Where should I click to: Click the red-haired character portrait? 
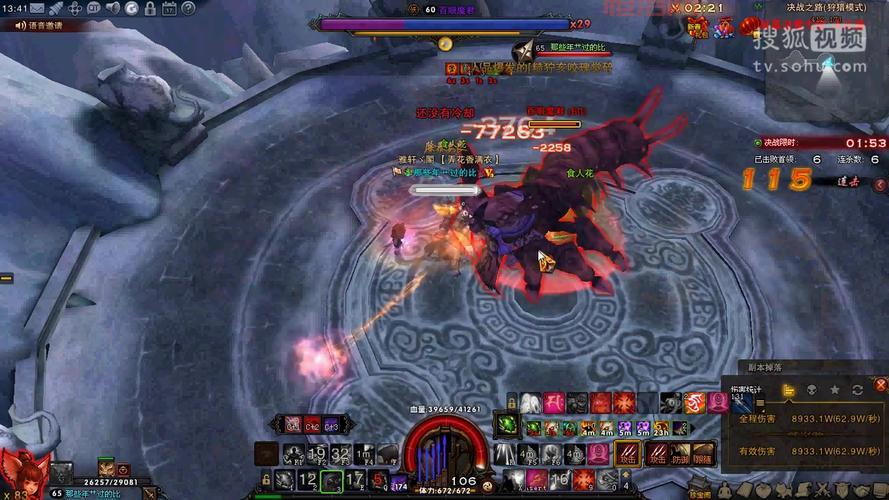pyautogui.click(x=22, y=472)
